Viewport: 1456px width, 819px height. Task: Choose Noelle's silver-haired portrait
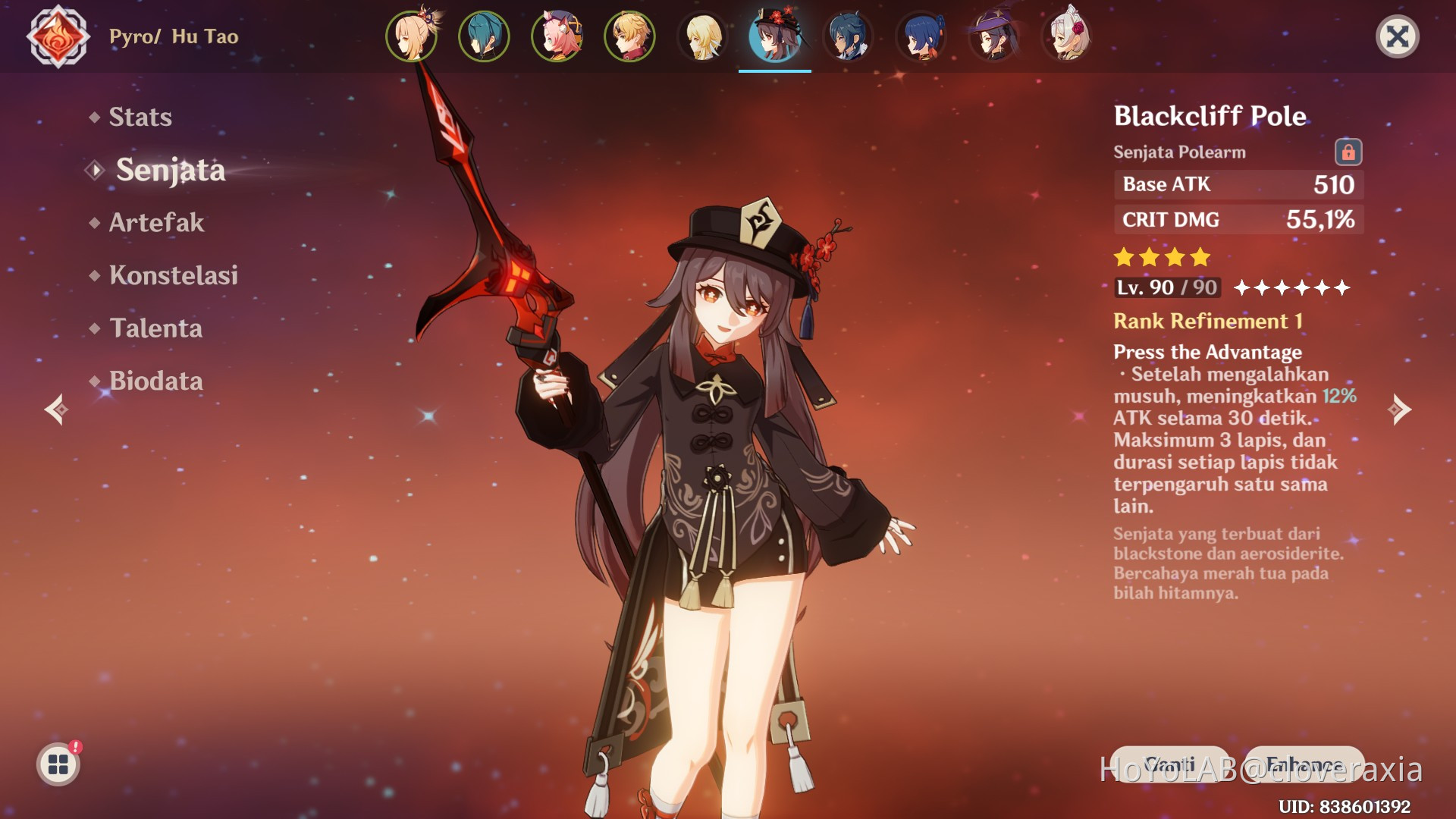point(1066,36)
